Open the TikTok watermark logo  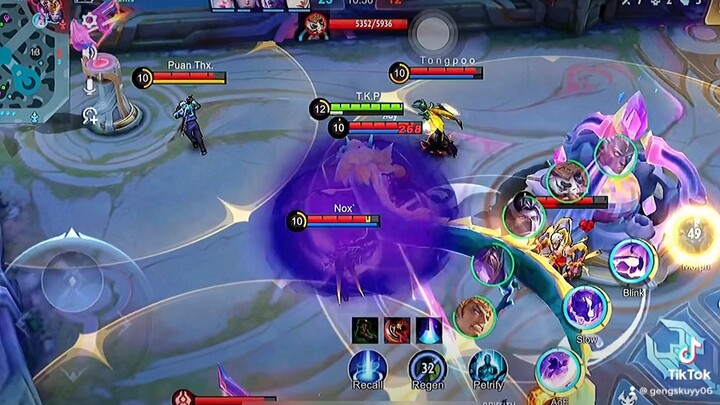pyautogui.click(x=690, y=353)
